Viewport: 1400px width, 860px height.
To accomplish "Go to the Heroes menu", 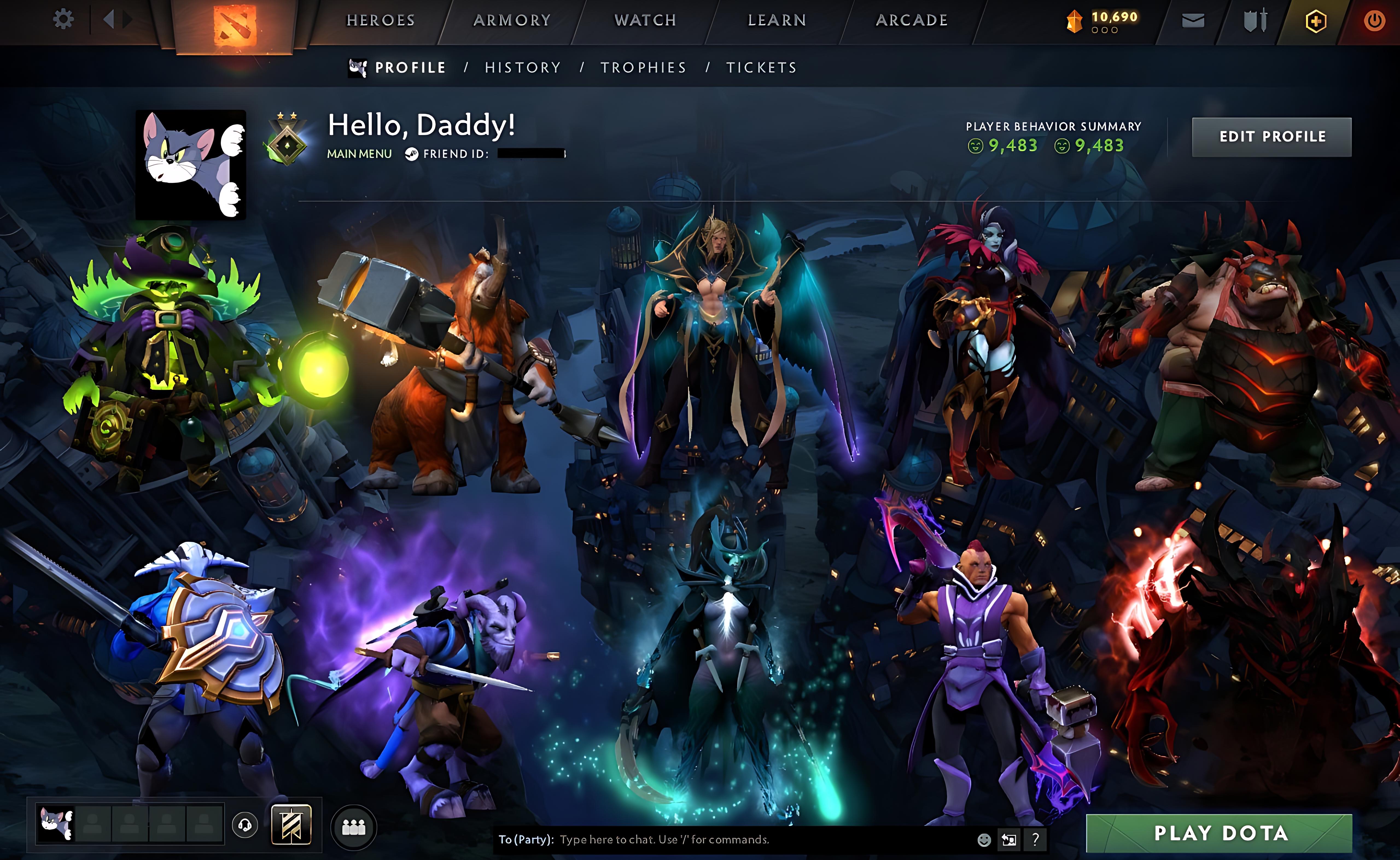I will tap(381, 21).
